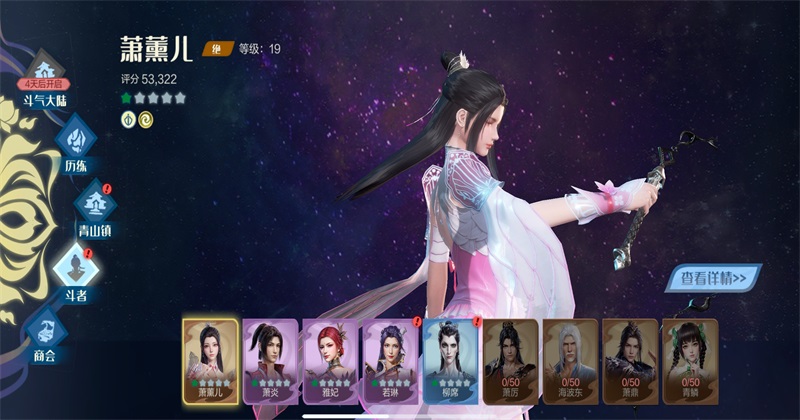Click the 查看详情 details button
The width and height of the screenshot is (800, 420).
coord(714,279)
